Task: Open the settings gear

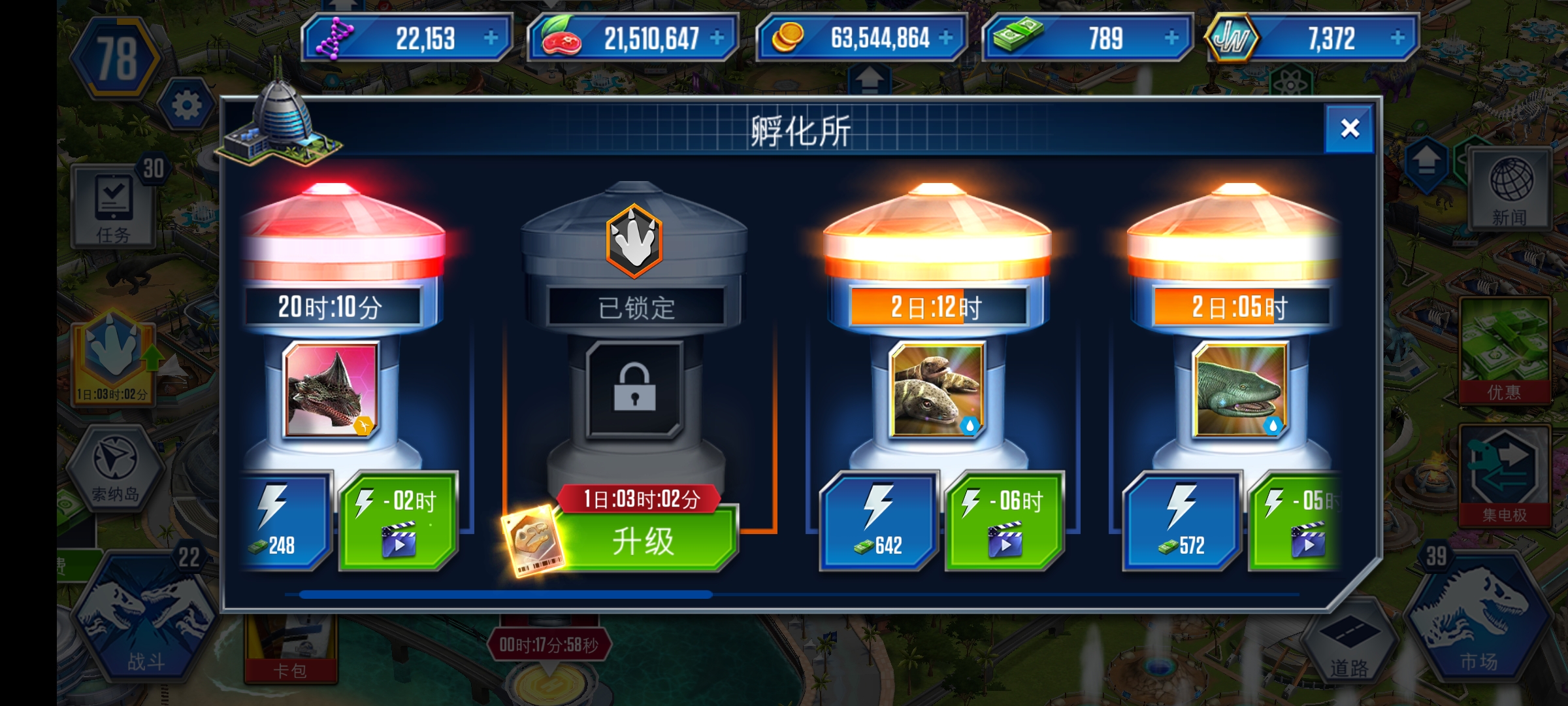Action: (x=187, y=105)
